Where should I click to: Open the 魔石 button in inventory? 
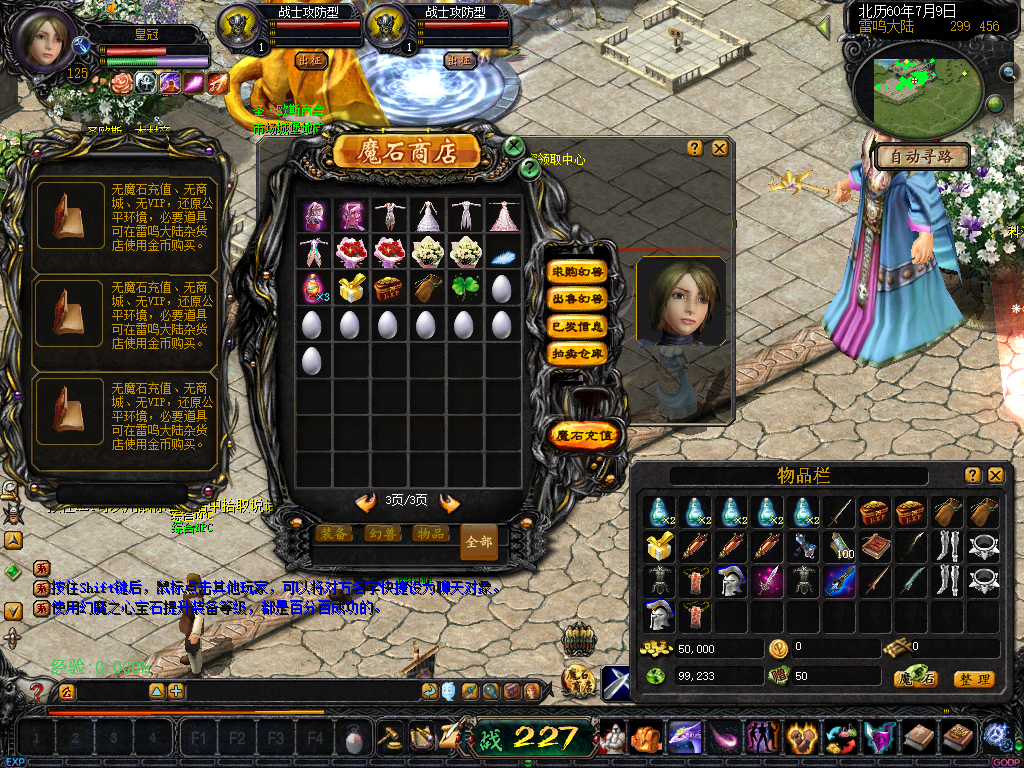click(916, 679)
